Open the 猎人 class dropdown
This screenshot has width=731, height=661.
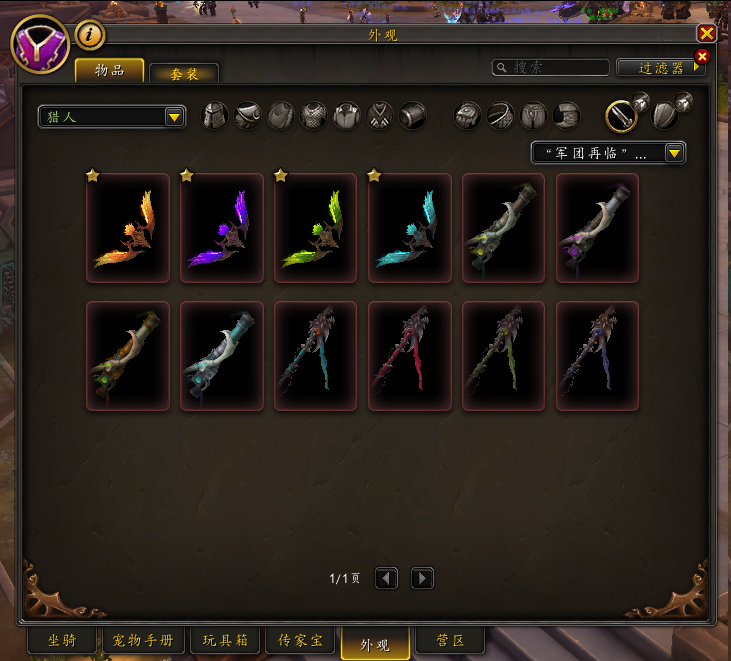coord(111,117)
